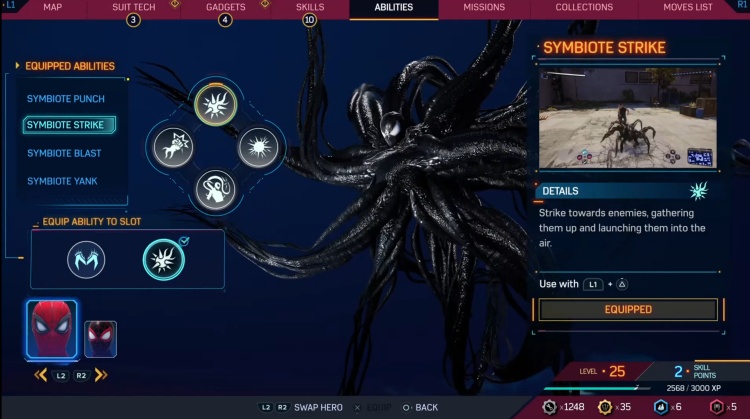Choose the checked symbiote burst slot option
This screenshot has width=750, height=419.
pos(162,260)
